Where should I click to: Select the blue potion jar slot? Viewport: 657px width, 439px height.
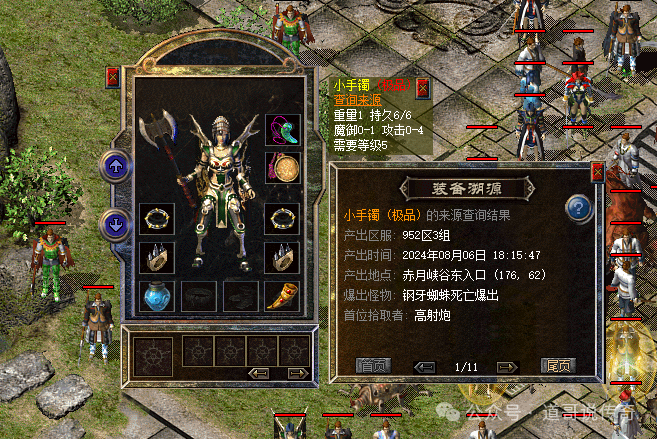click(x=156, y=295)
